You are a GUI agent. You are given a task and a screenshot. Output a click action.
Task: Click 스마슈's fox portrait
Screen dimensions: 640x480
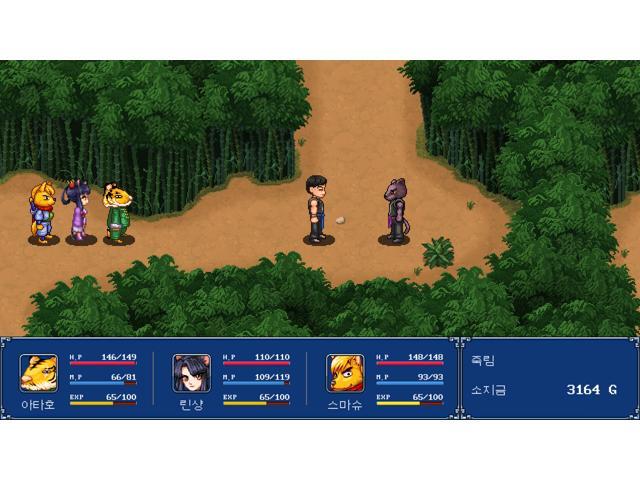[x=344, y=372]
